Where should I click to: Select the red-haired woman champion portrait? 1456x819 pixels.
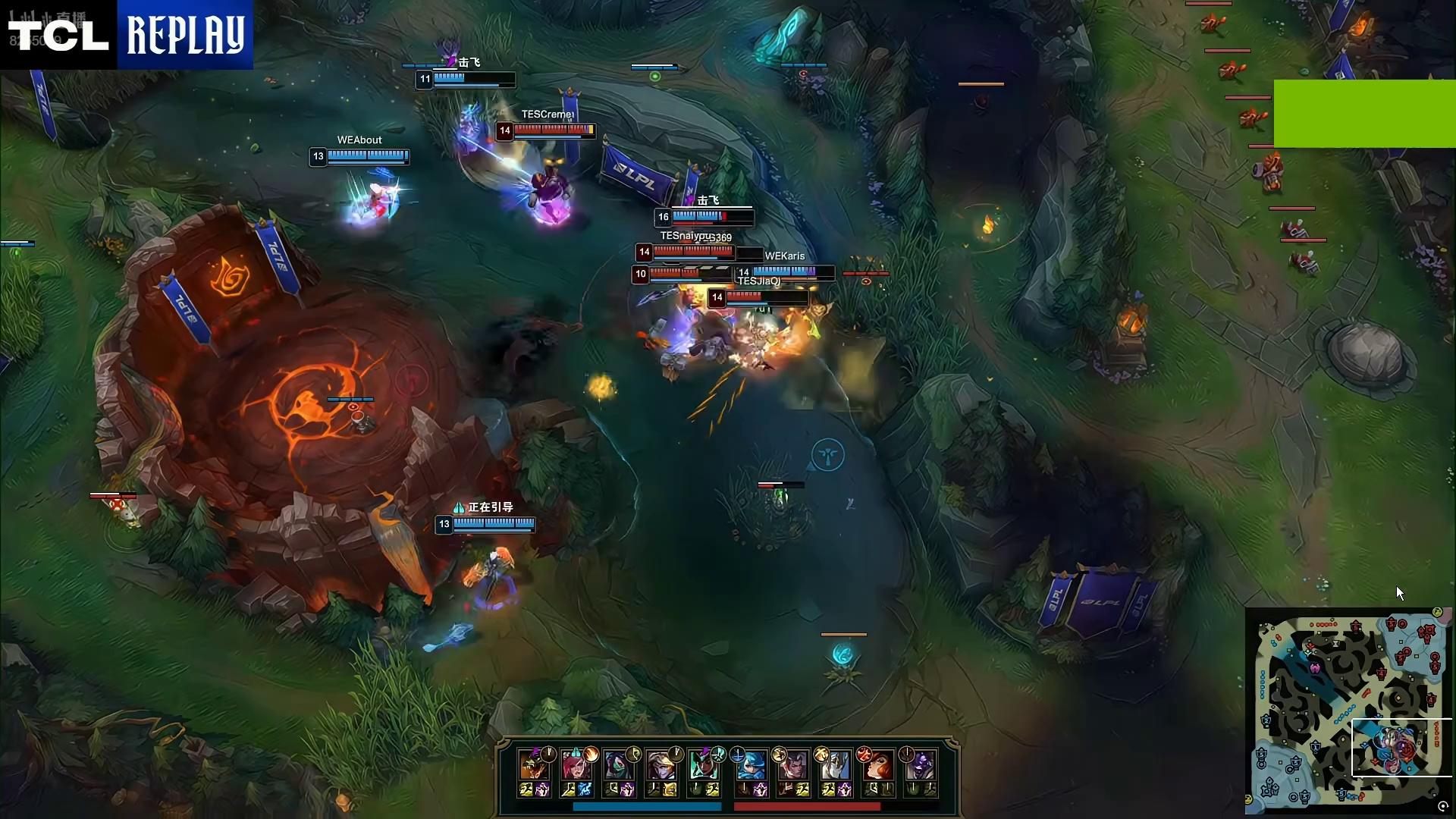point(879,766)
